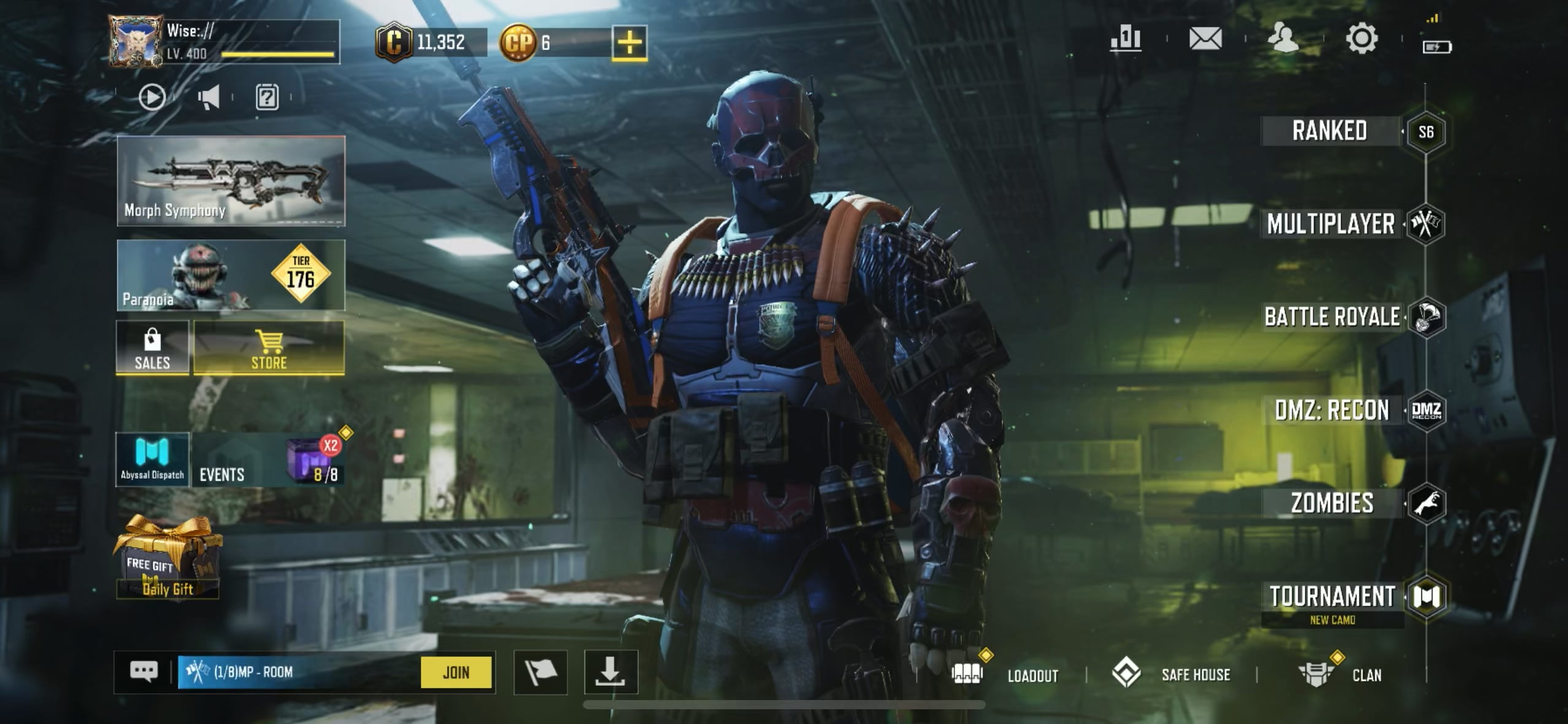
Task: Open the mail inbox envelope
Action: [1205, 39]
